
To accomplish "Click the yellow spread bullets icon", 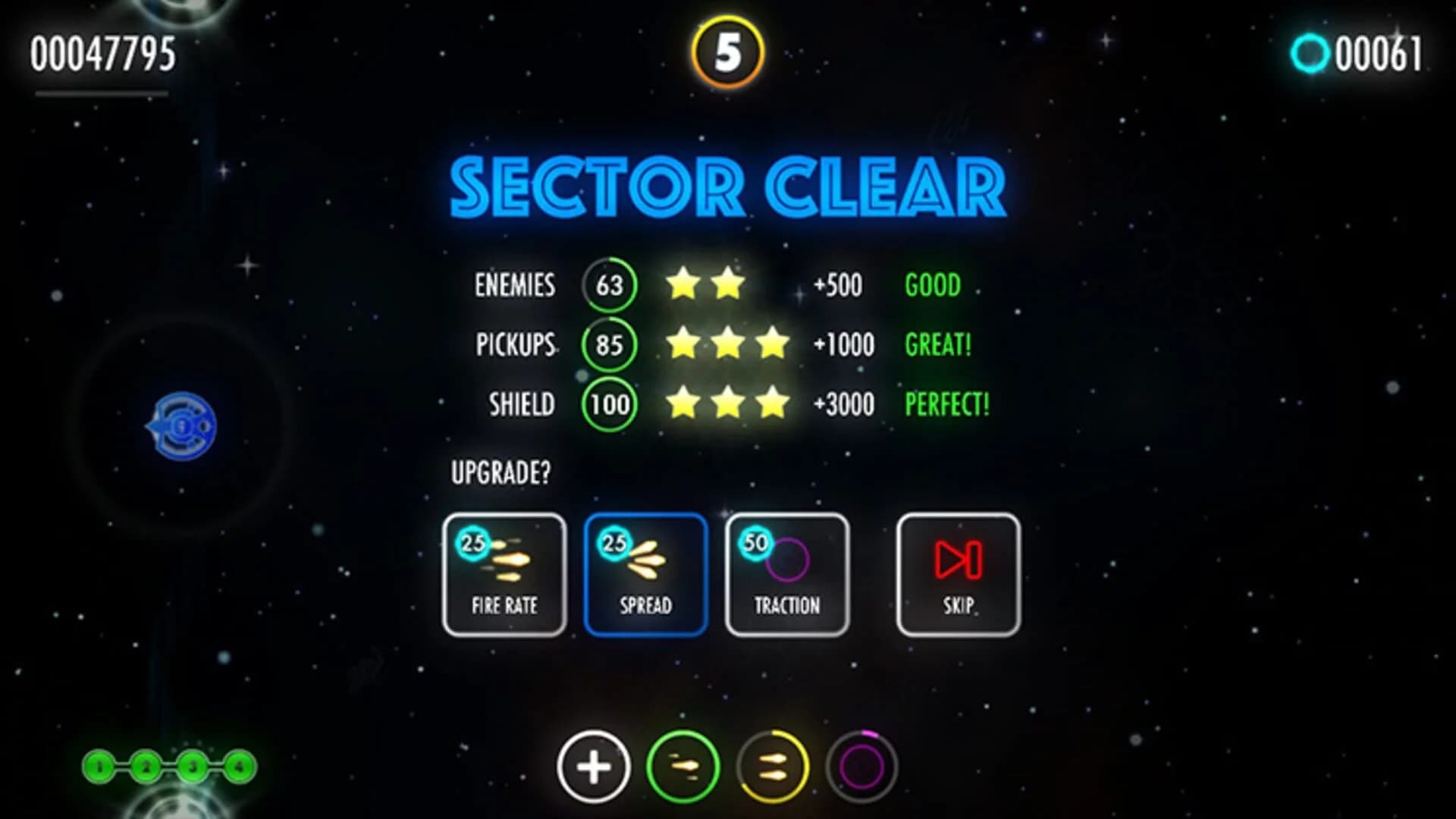I will [771, 768].
